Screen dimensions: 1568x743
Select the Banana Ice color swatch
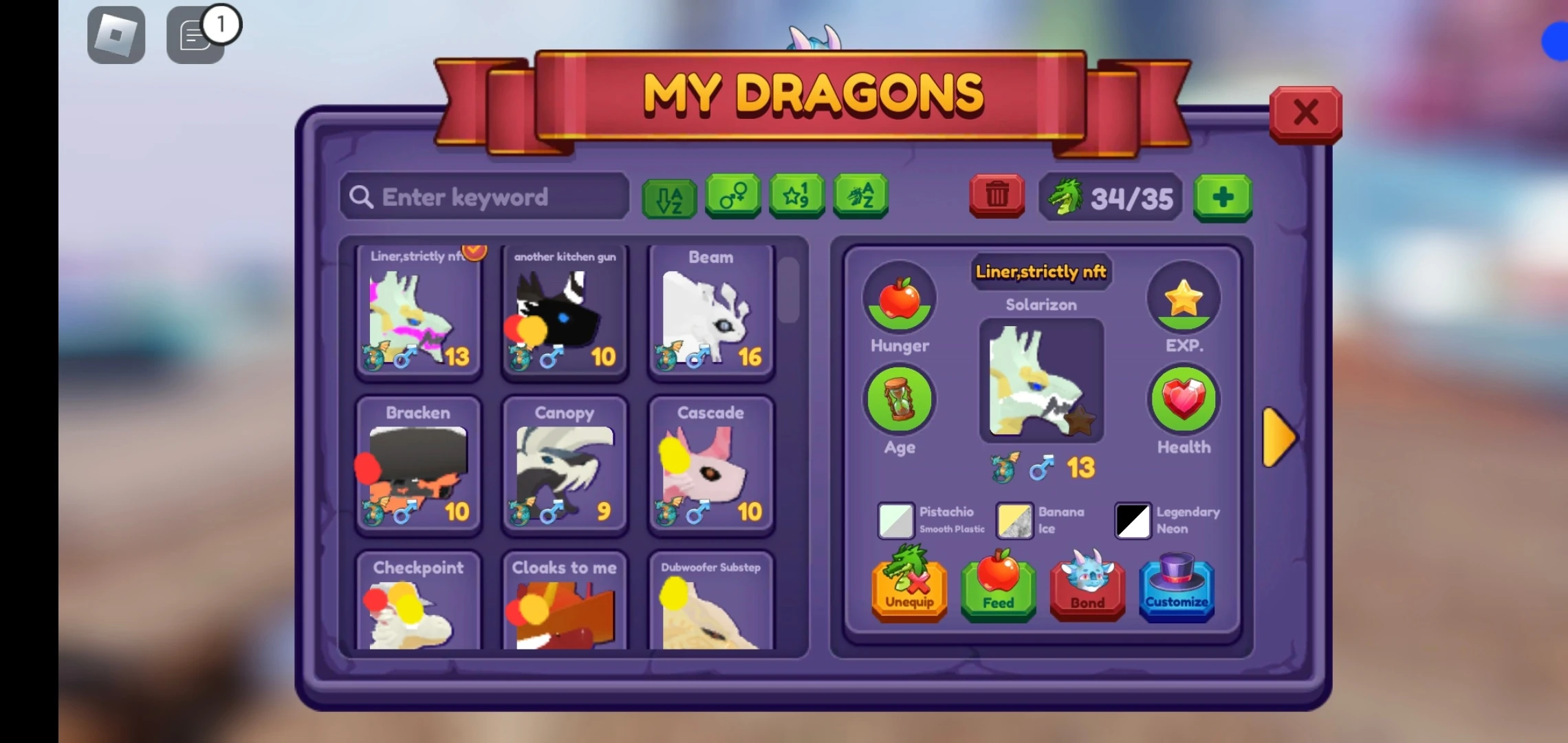tap(1014, 521)
